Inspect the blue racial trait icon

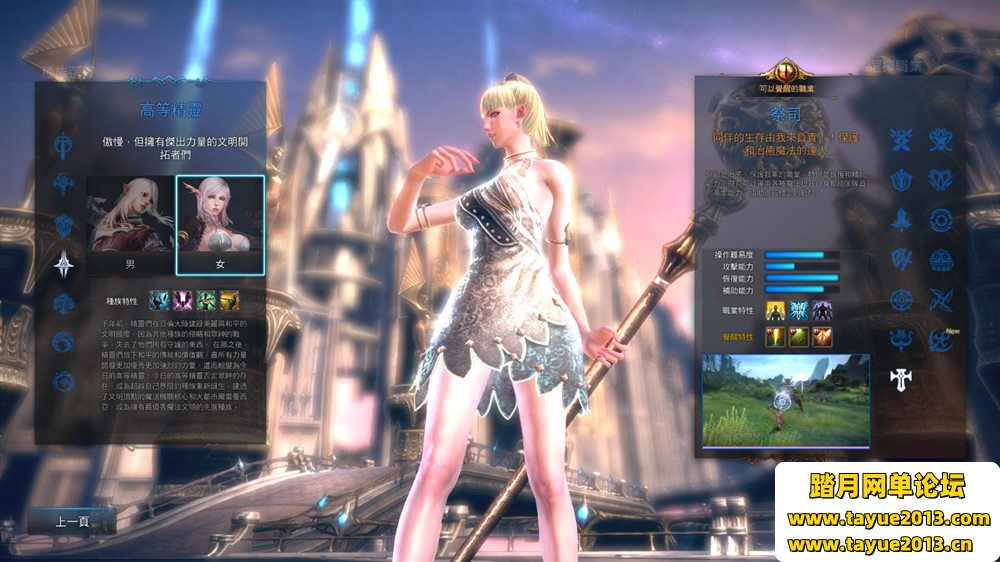click(x=159, y=300)
